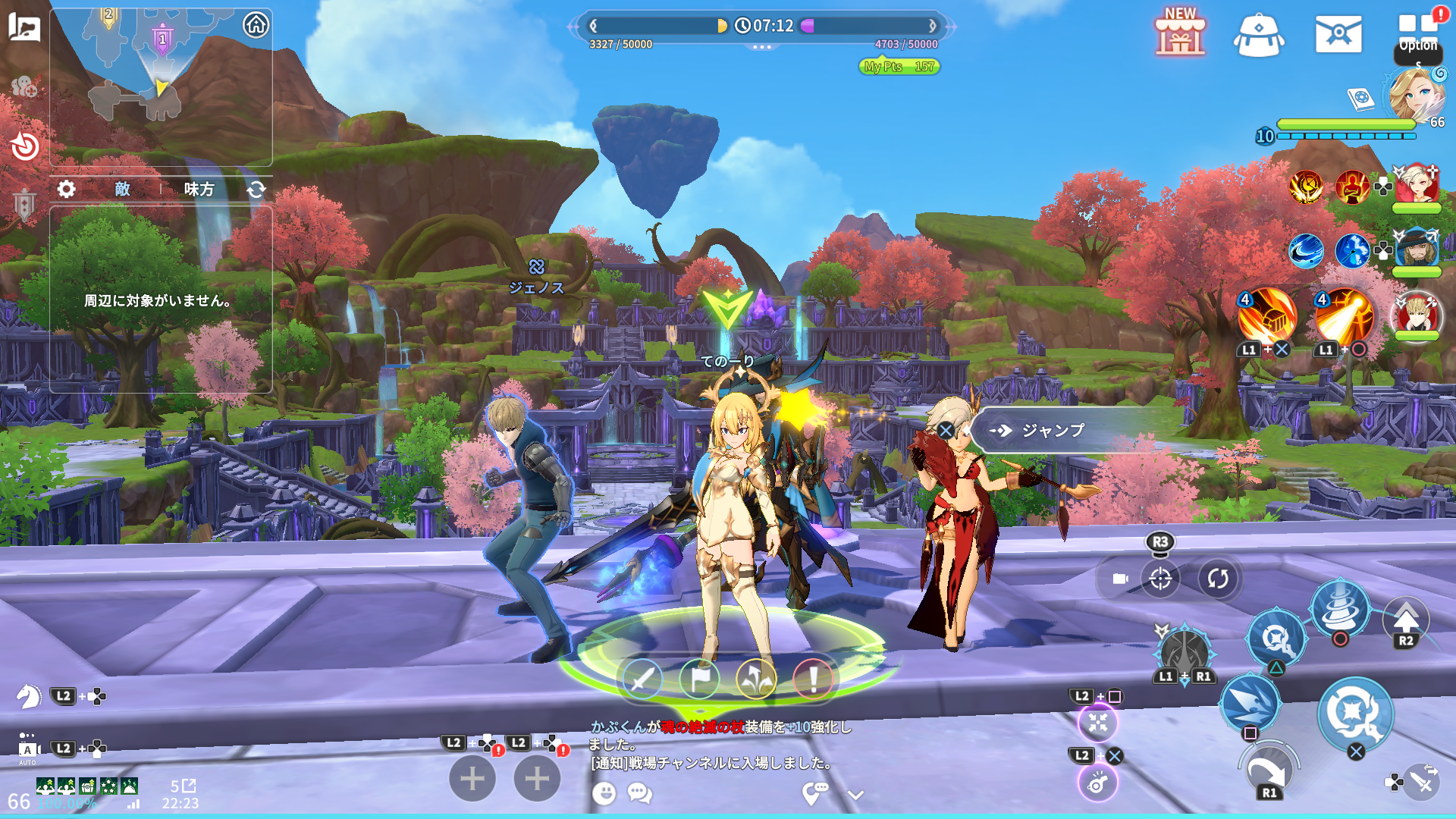Open the chat speech bubbles

pos(639,793)
